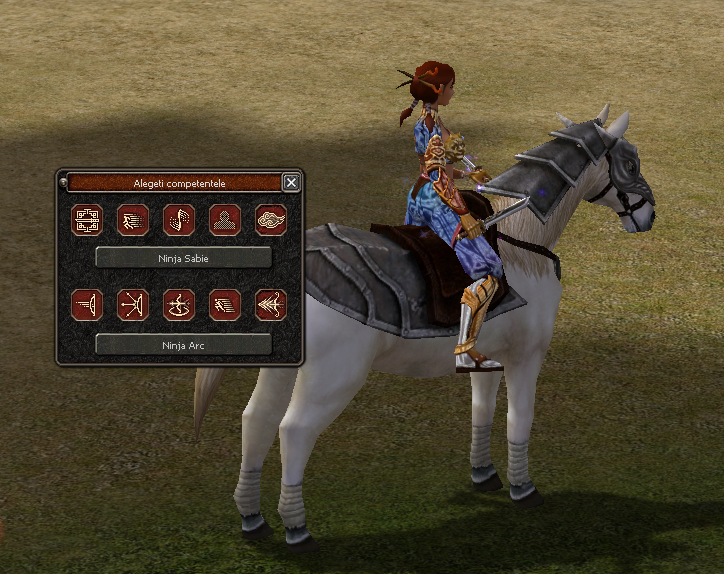Choose the Ninja Sabie skill group
This screenshot has width=724, height=574.
tap(183, 257)
